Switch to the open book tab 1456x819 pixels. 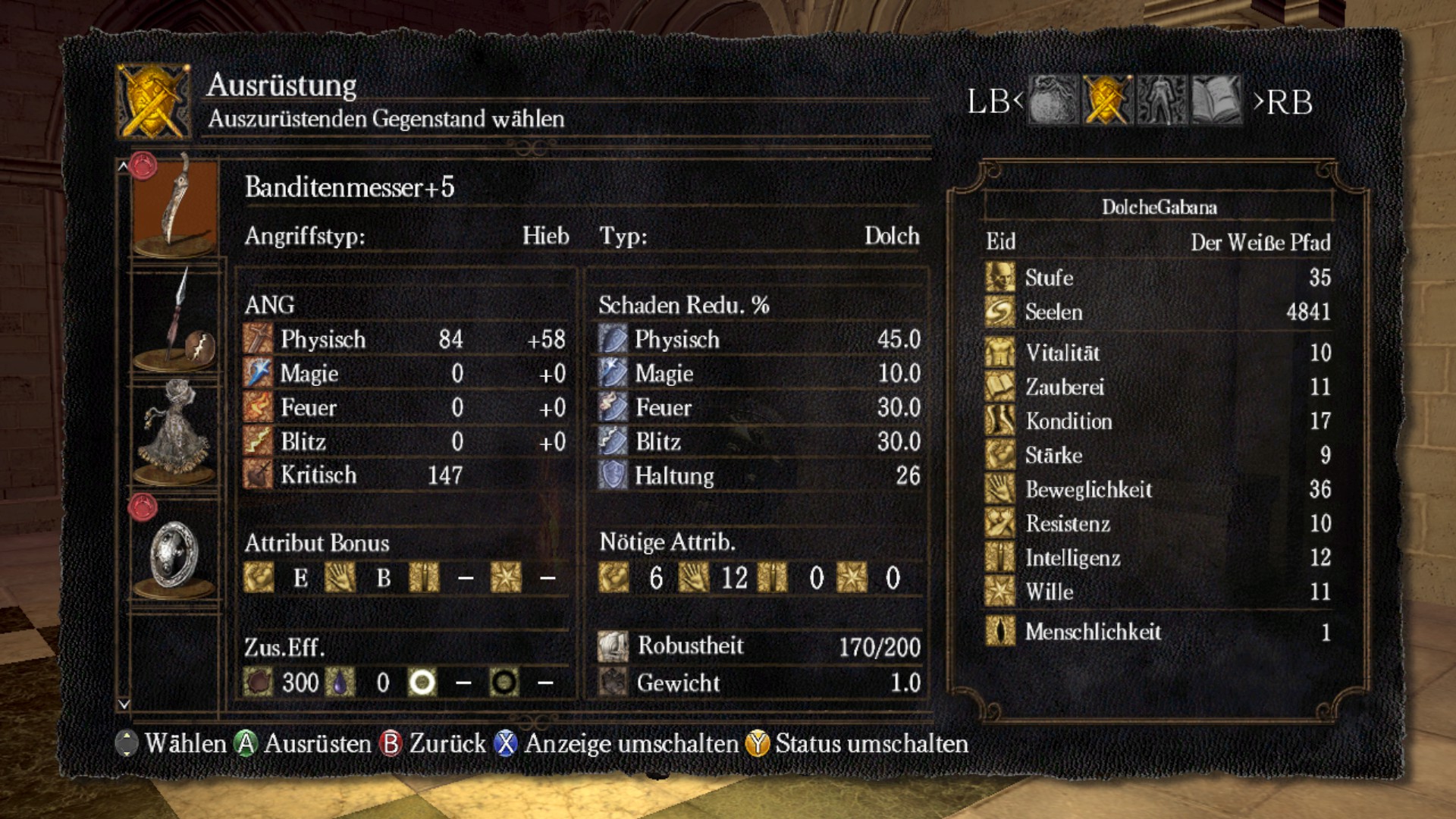pyautogui.click(x=1216, y=100)
